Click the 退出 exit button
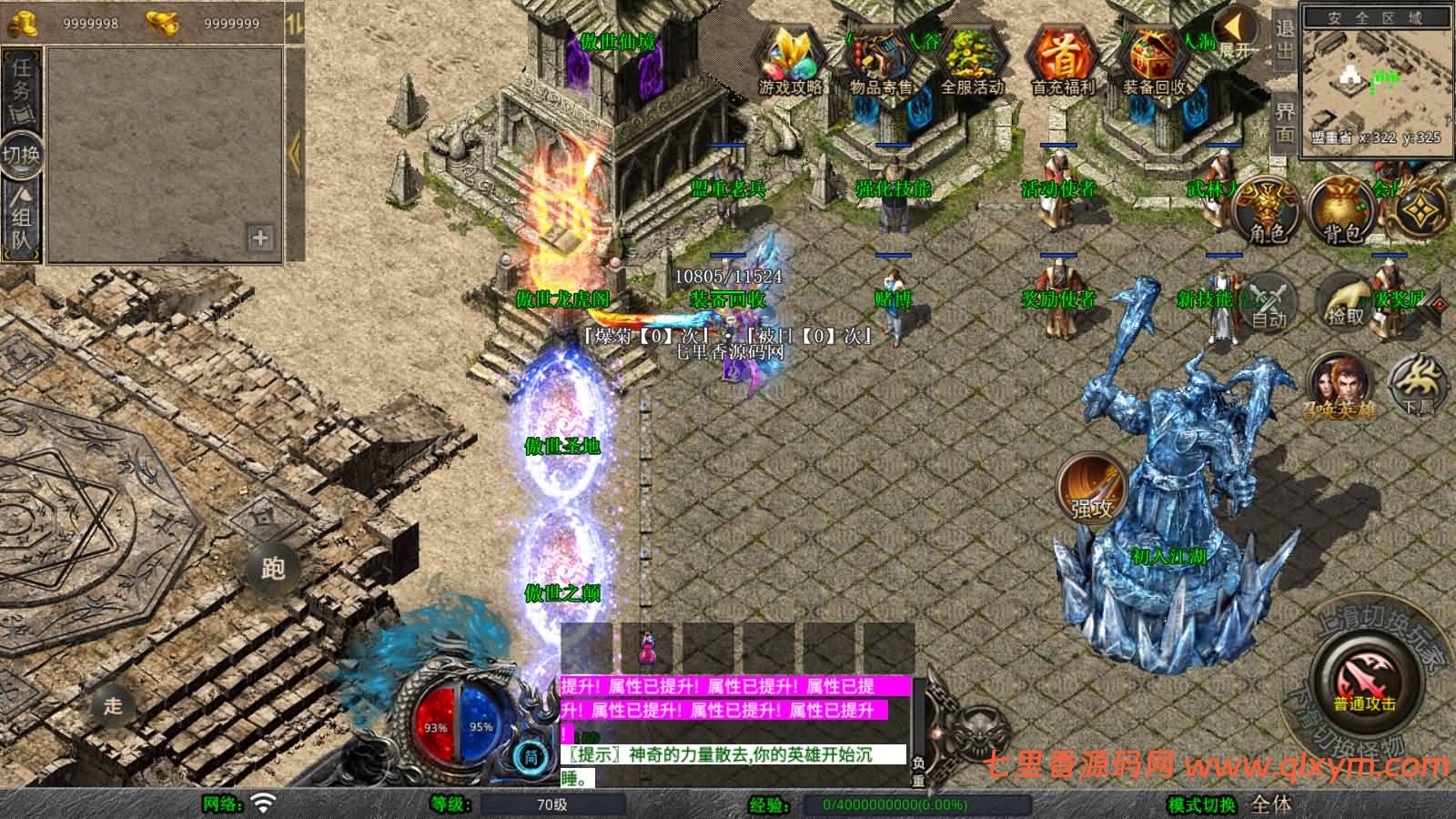The width and height of the screenshot is (1456, 819). 1284,38
